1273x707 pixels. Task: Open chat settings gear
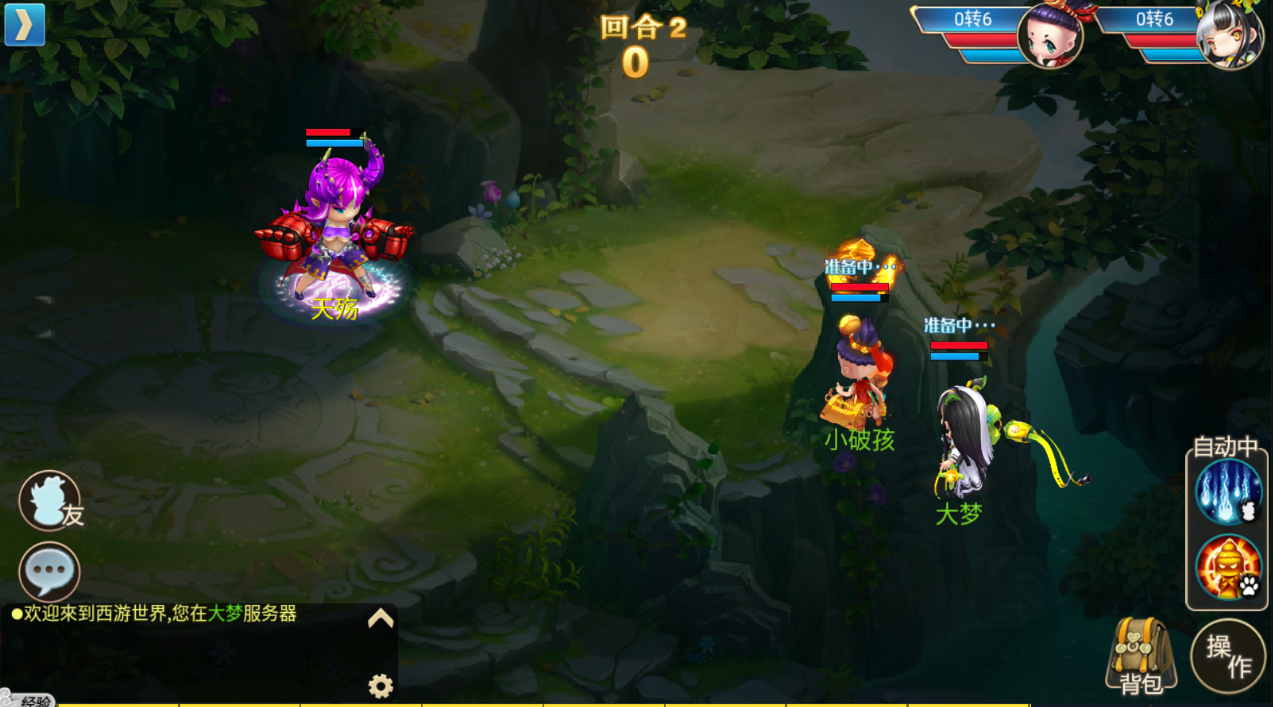point(380,686)
